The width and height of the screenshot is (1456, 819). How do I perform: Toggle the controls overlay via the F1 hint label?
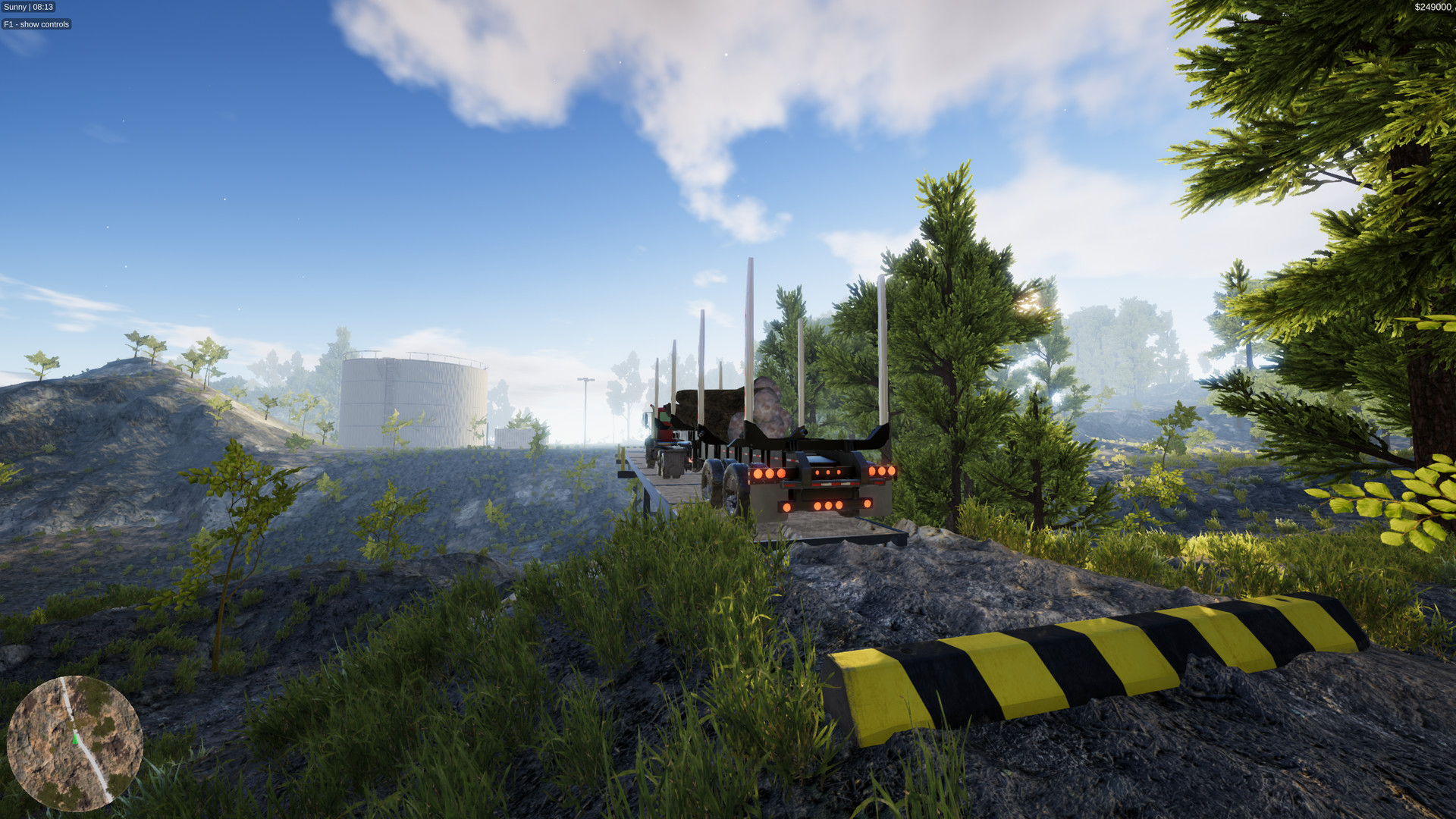(x=35, y=24)
